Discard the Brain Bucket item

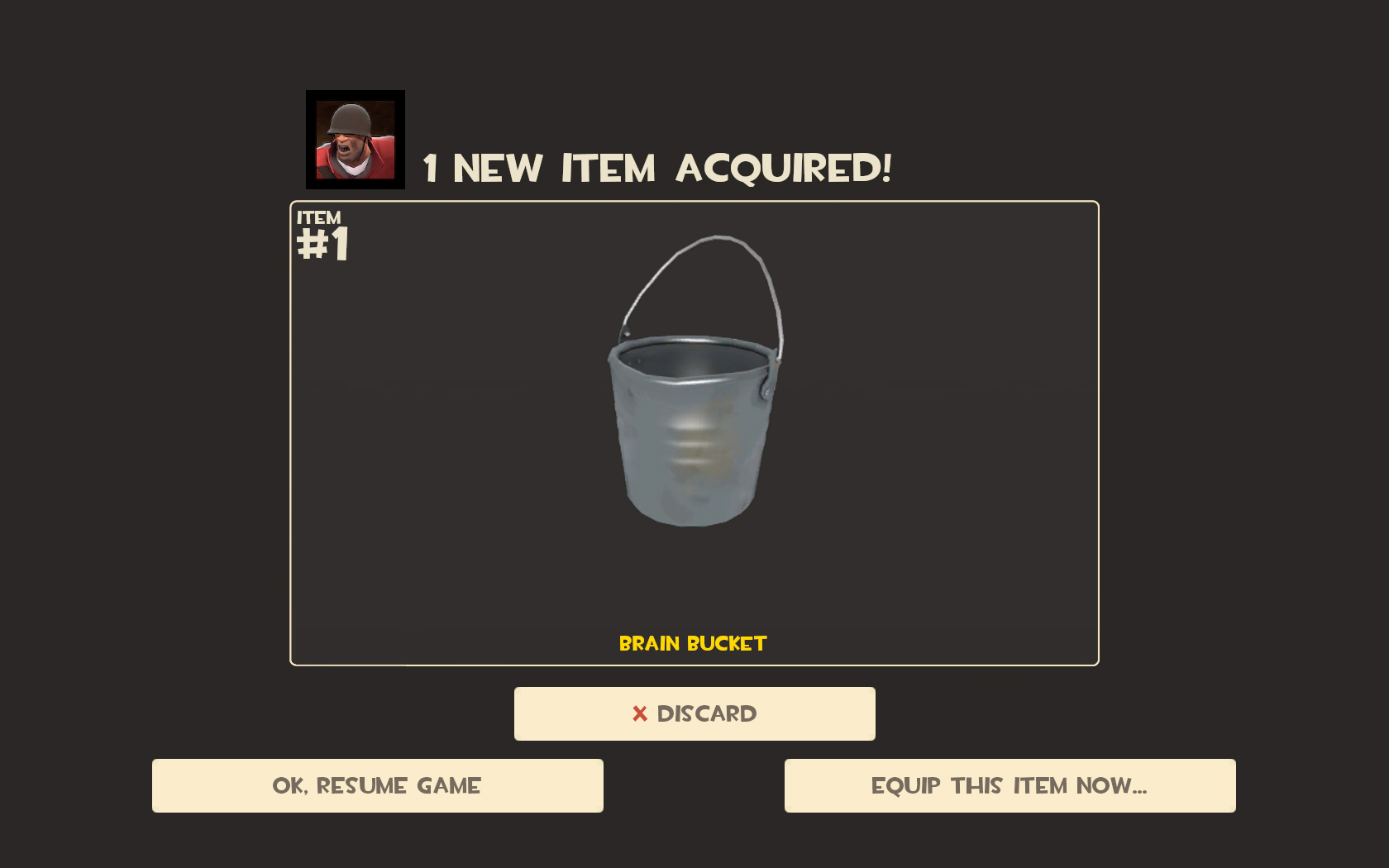click(x=694, y=713)
